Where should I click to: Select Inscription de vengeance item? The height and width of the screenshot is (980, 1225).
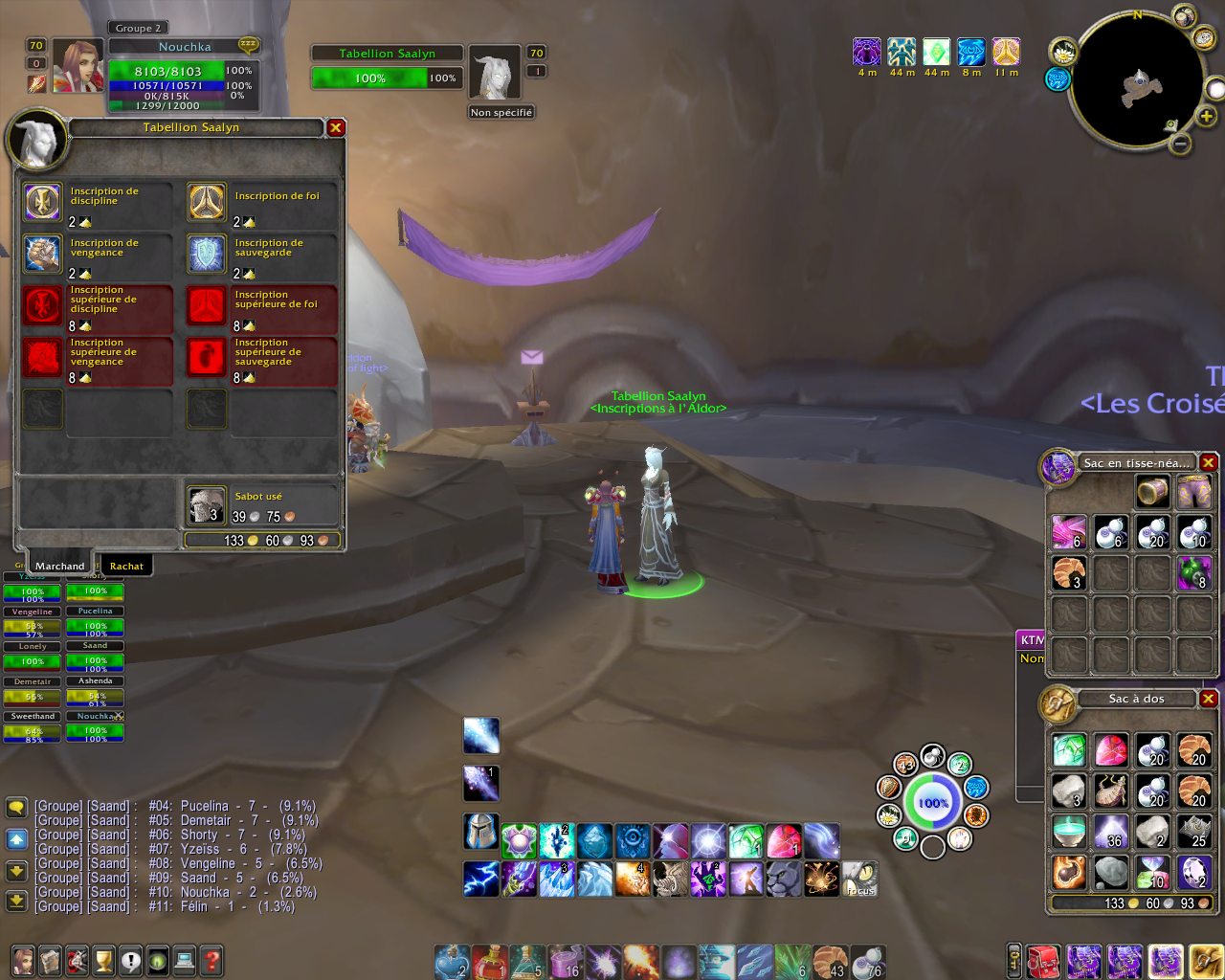pyautogui.click(x=42, y=254)
